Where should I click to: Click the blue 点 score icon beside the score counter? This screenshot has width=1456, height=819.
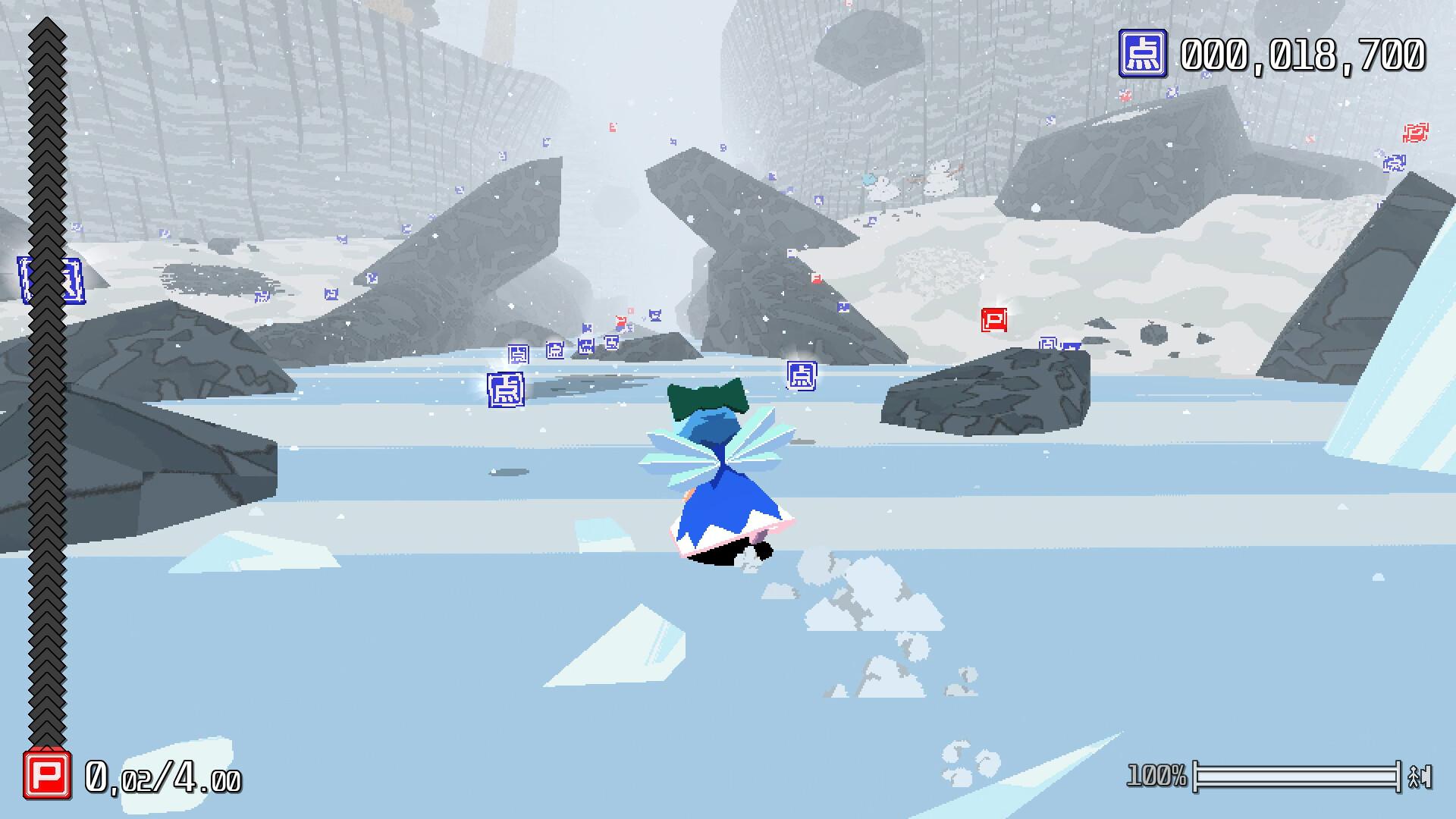pyautogui.click(x=1142, y=54)
